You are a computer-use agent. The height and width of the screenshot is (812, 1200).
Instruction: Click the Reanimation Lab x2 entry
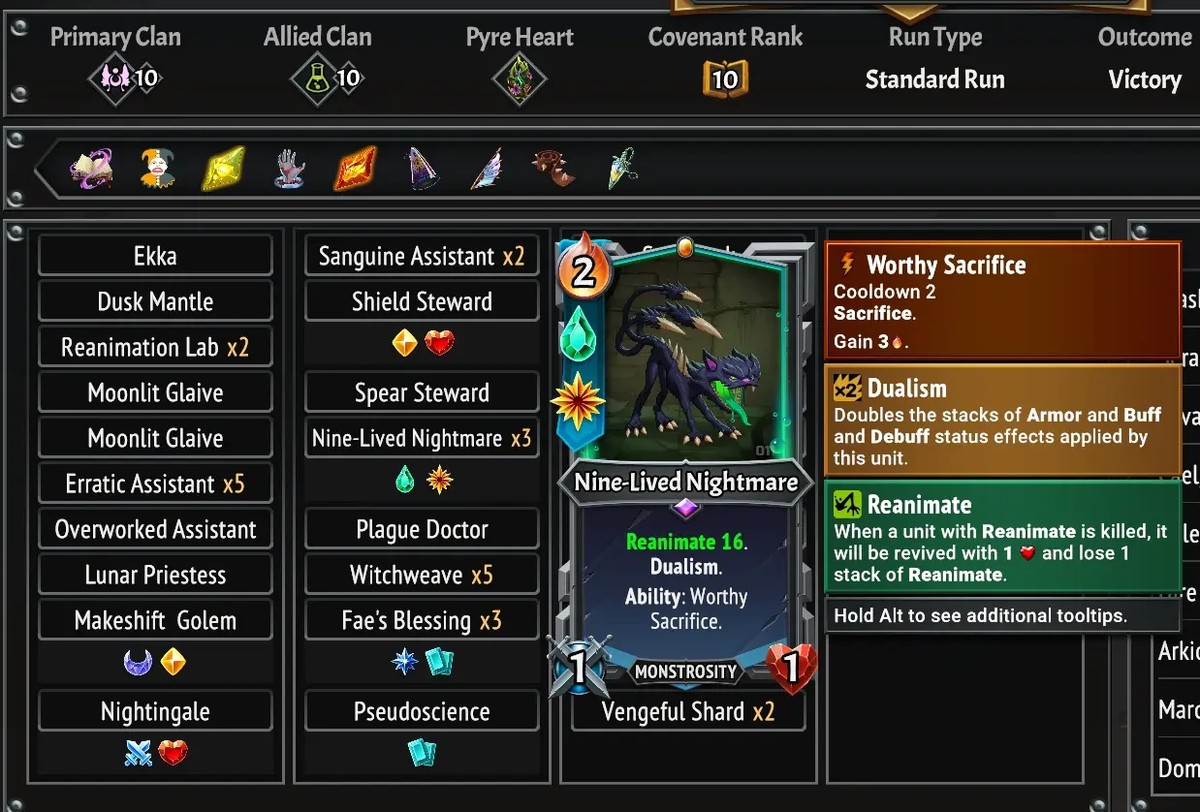(155, 348)
